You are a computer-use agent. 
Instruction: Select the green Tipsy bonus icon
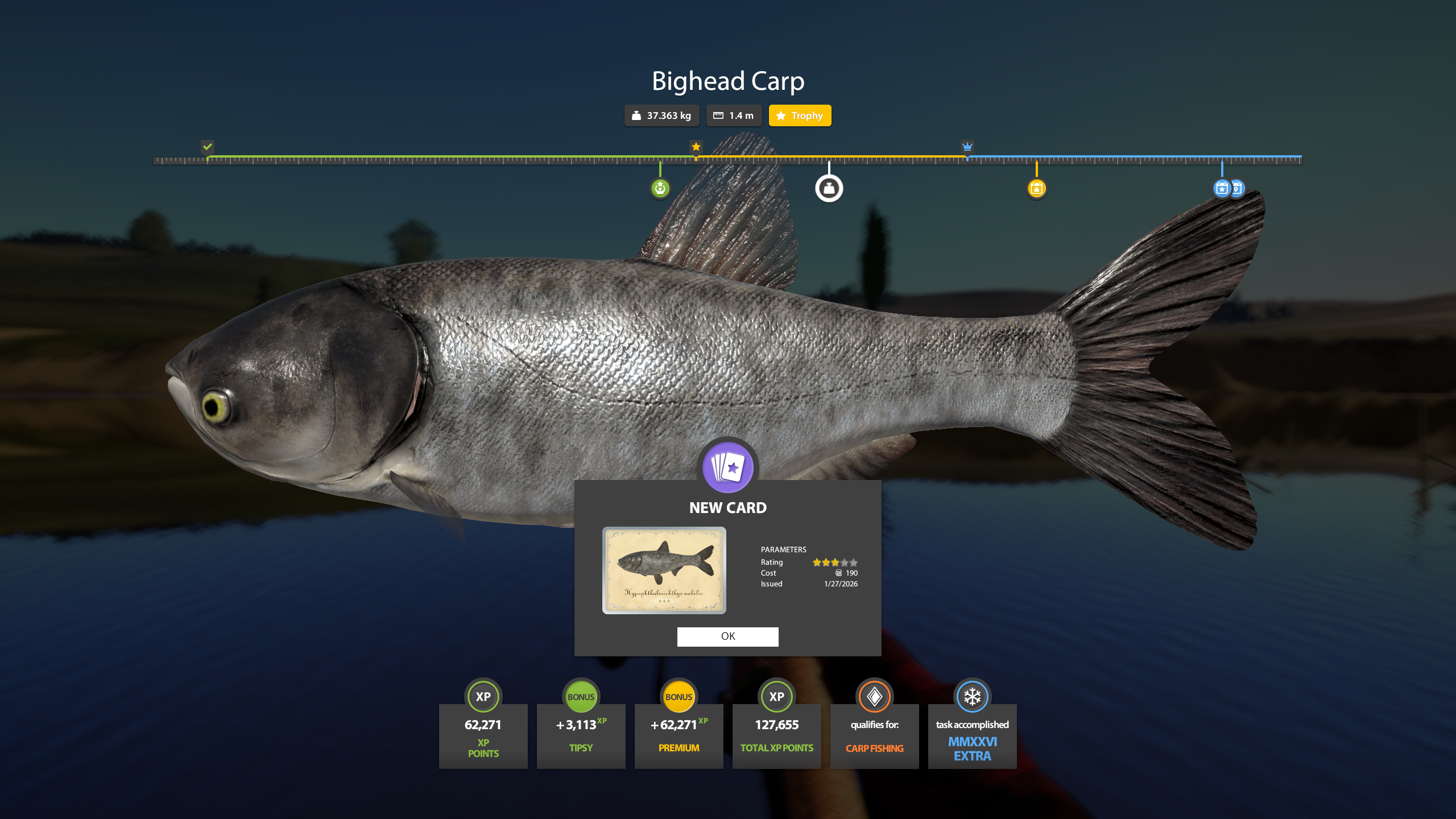pos(581,696)
